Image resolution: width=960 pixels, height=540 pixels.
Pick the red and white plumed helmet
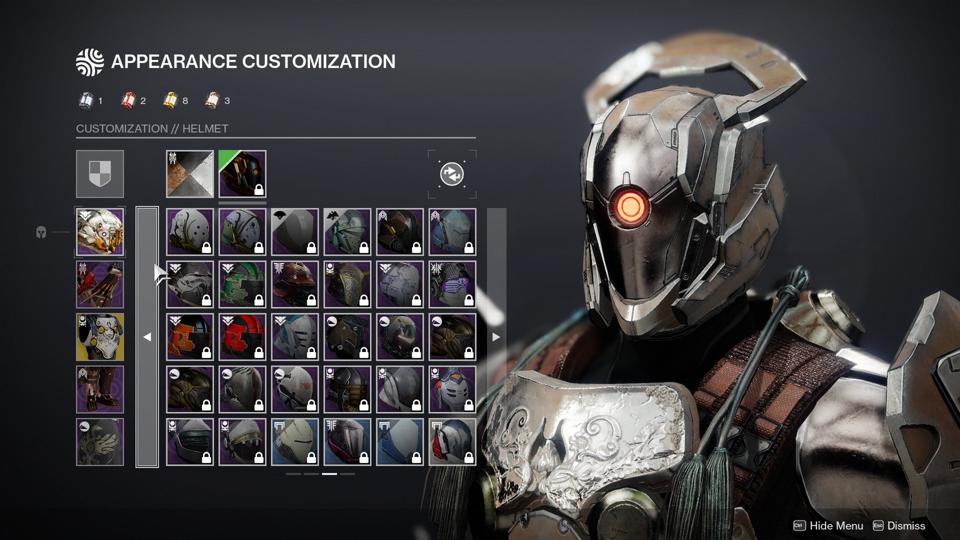452,389
